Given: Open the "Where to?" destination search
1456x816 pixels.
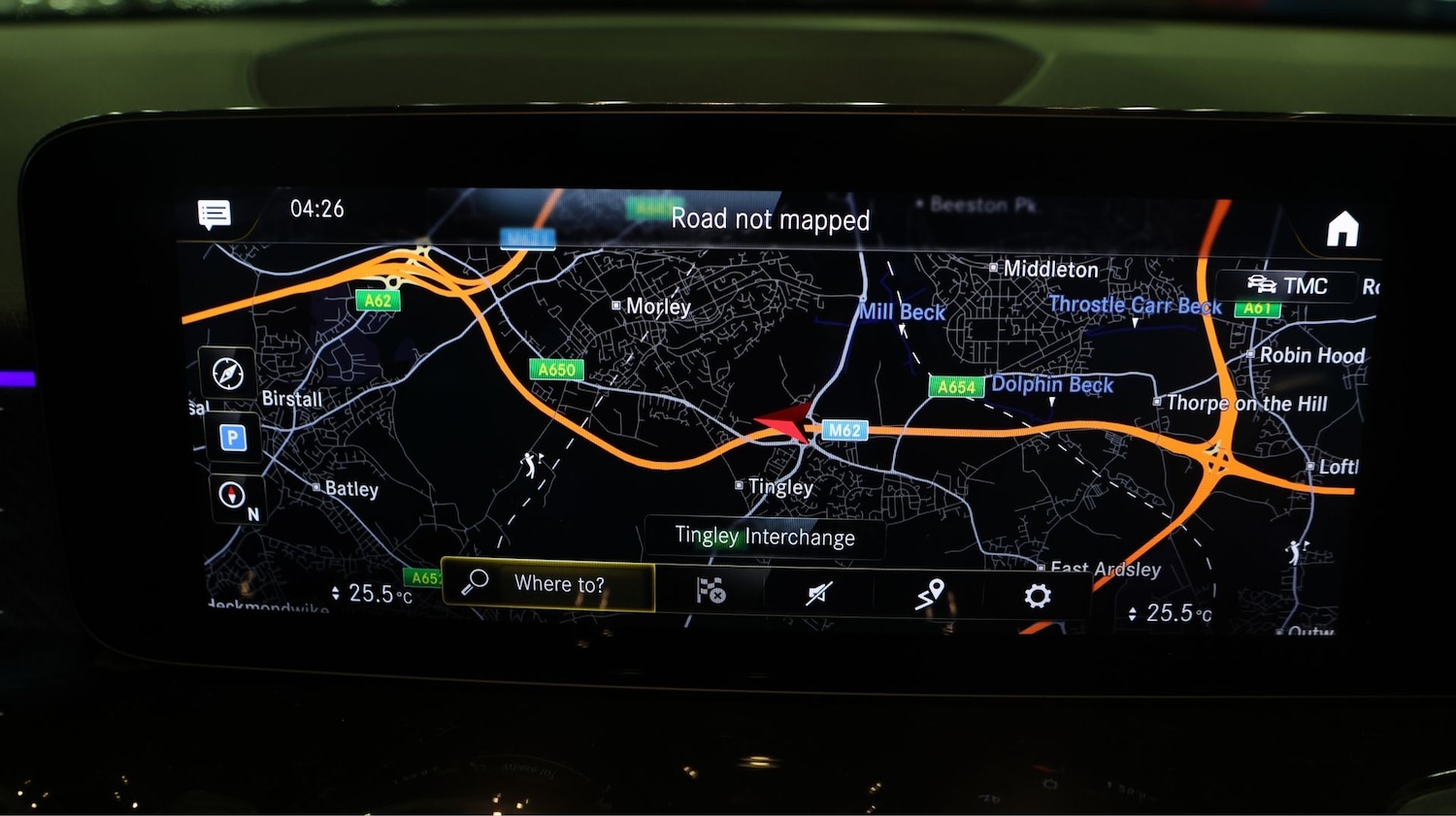Looking at the screenshot, I should (x=548, y=584).
